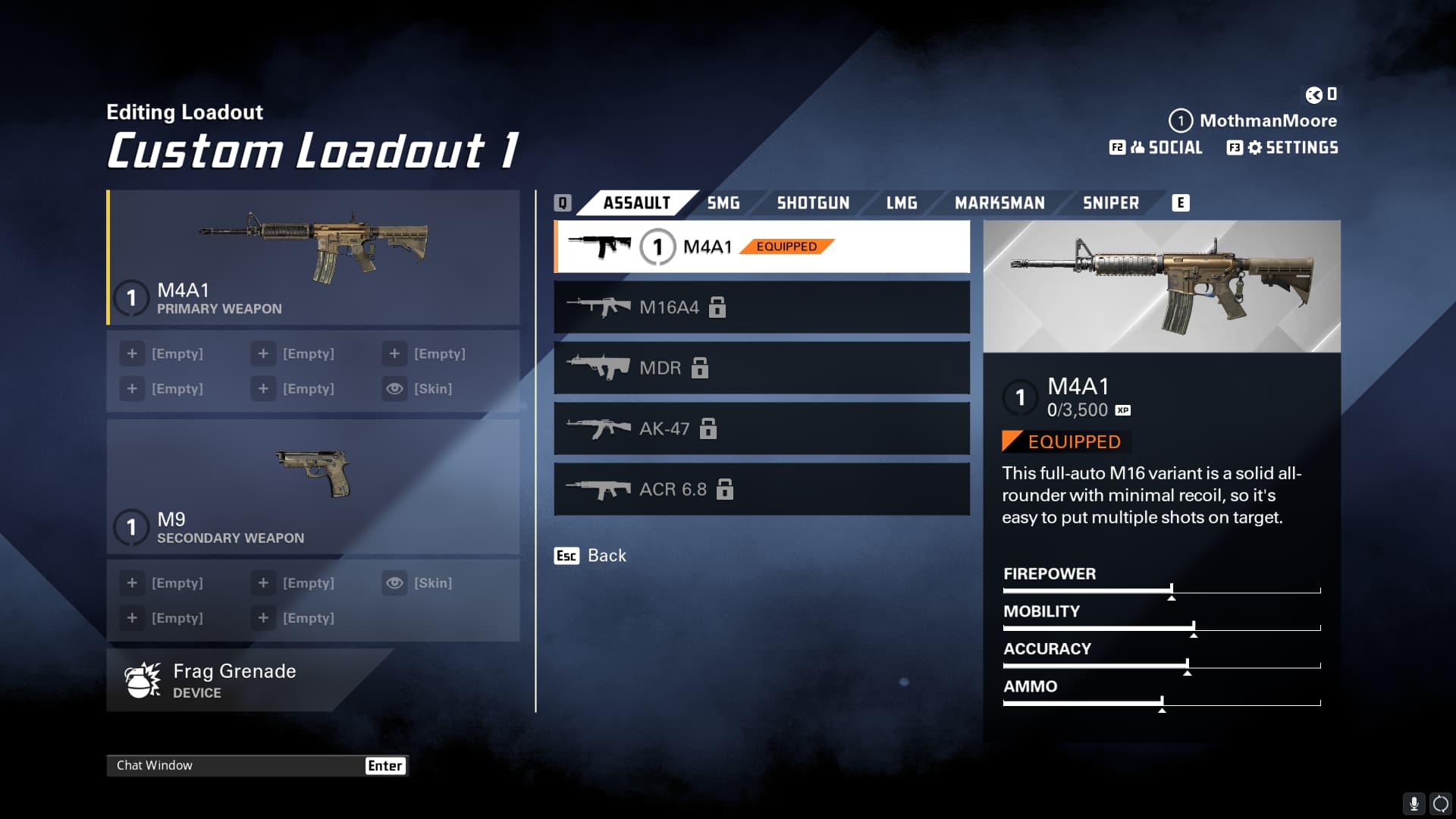Select the locked M16A4 rifle
This screenshot has height=819, width=1456.
pos(761,307)
